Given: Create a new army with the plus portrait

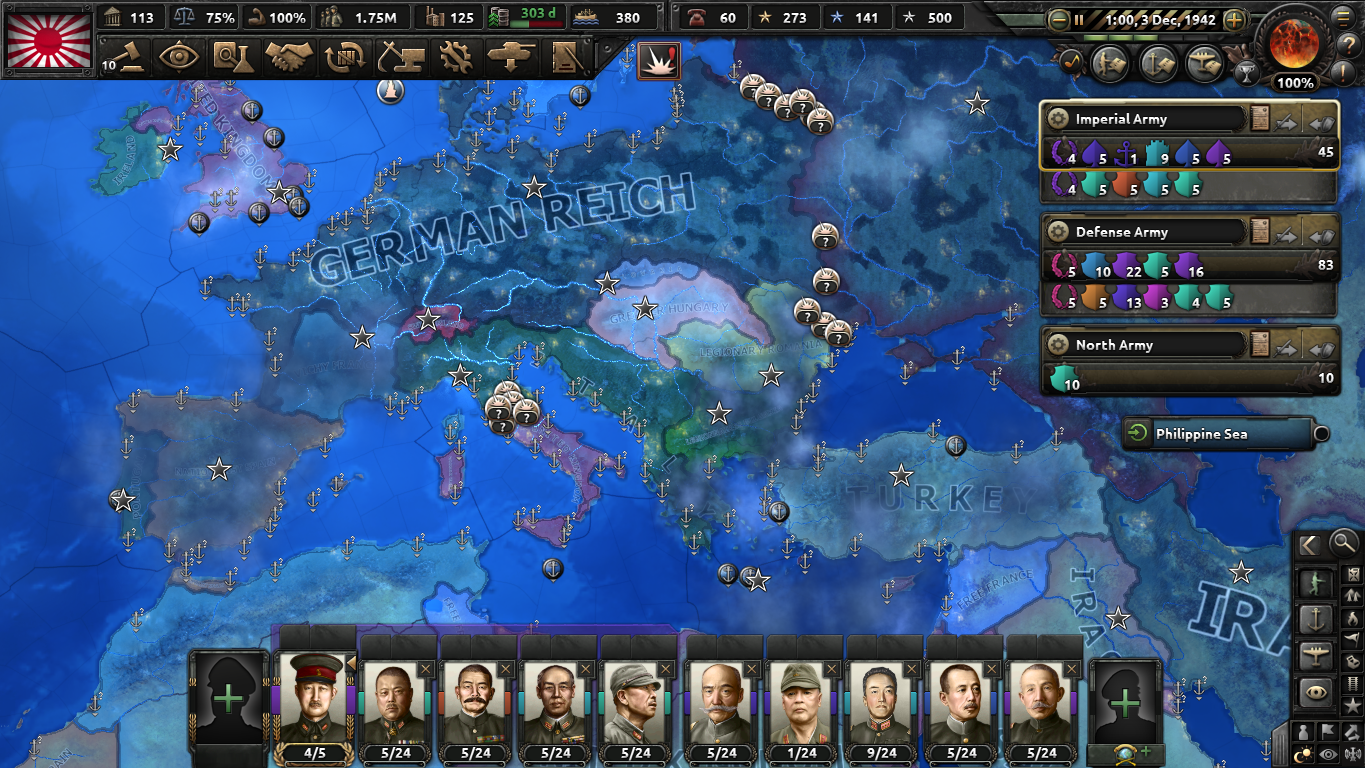Looking at the screenshot, I should [x=228, y=700].
